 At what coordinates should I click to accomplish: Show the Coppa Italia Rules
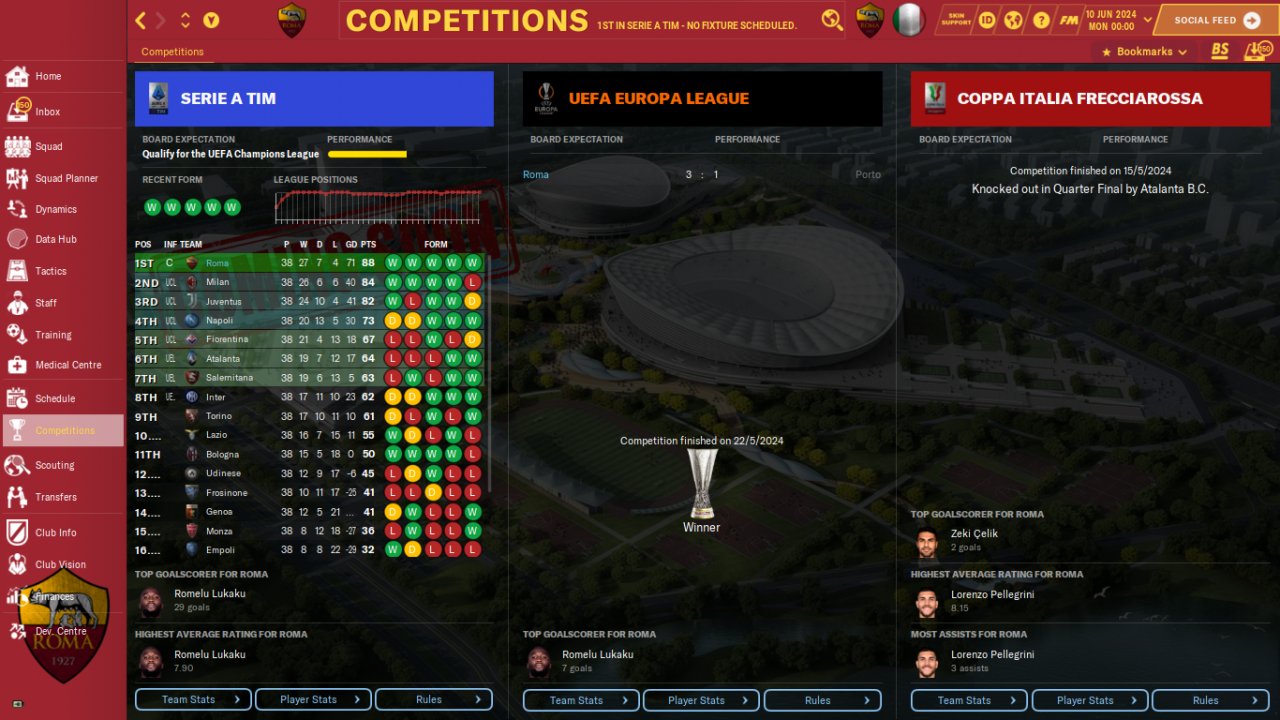tap(1211, 701)
